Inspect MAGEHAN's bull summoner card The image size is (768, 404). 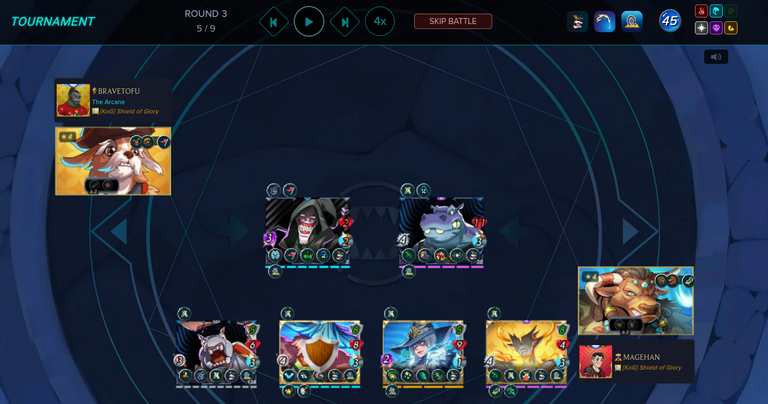636,300
